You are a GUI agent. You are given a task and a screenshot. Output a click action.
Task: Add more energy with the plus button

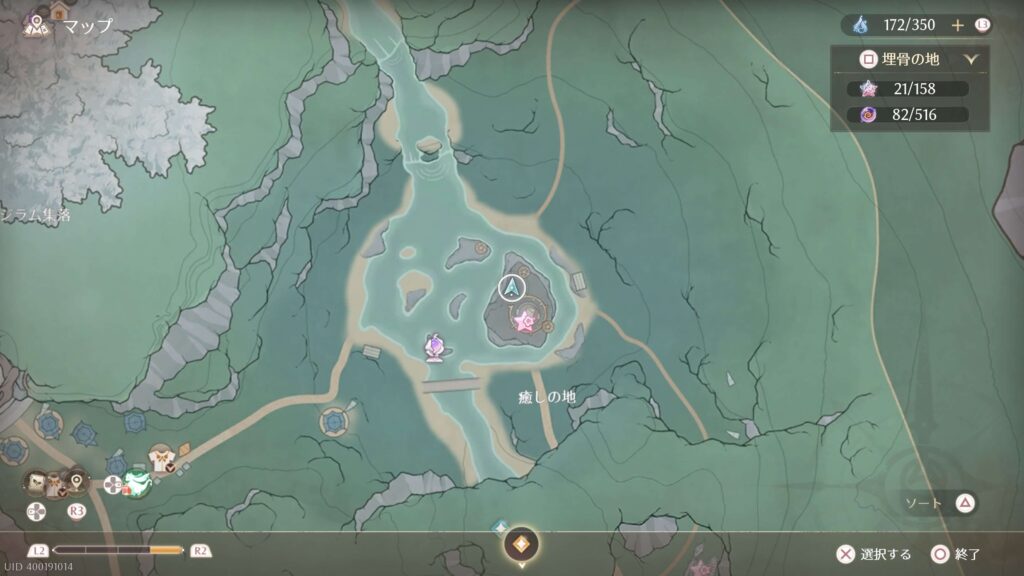957,25
